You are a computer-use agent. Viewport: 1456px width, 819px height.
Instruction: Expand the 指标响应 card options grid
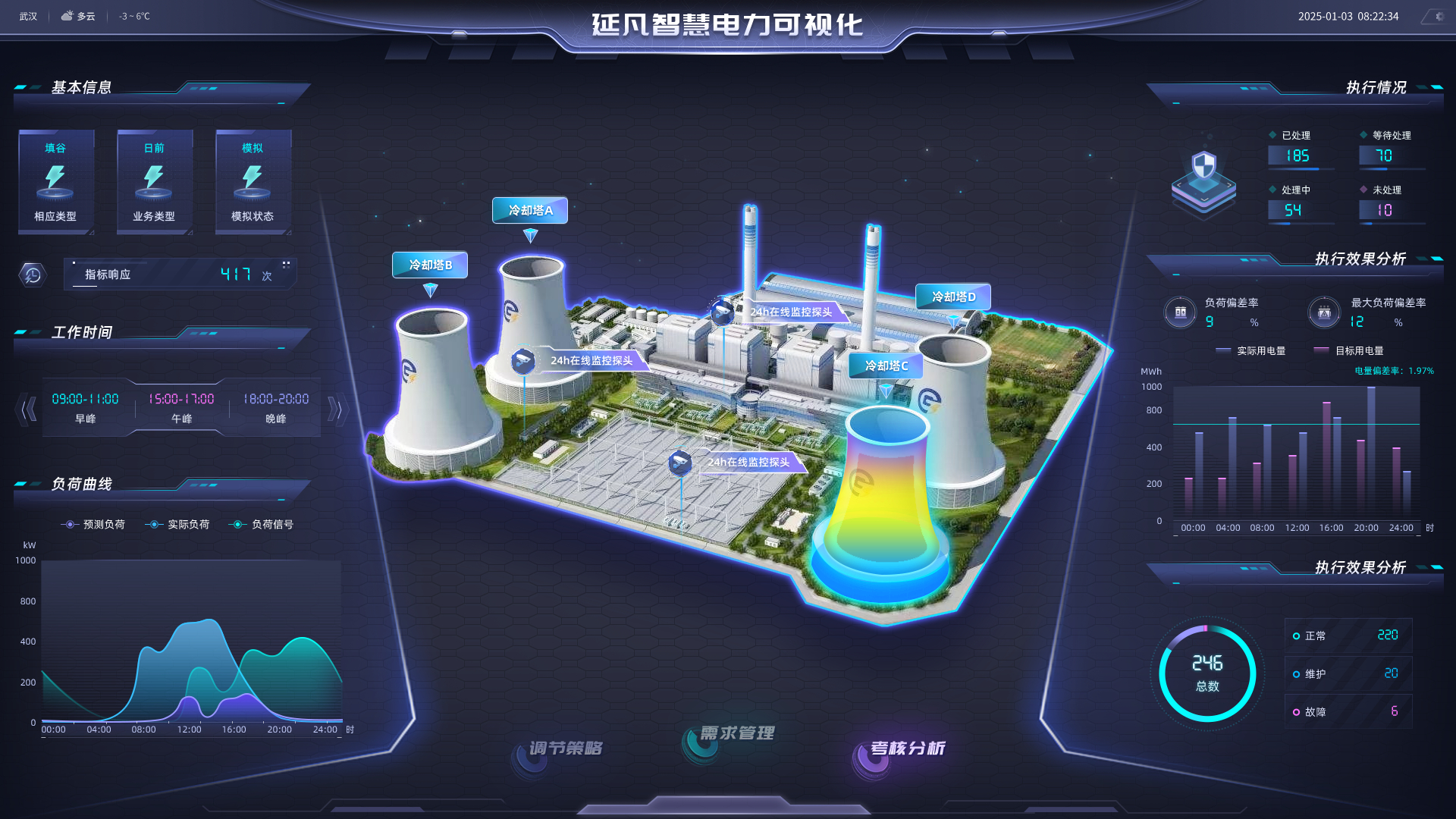[286, 265]
